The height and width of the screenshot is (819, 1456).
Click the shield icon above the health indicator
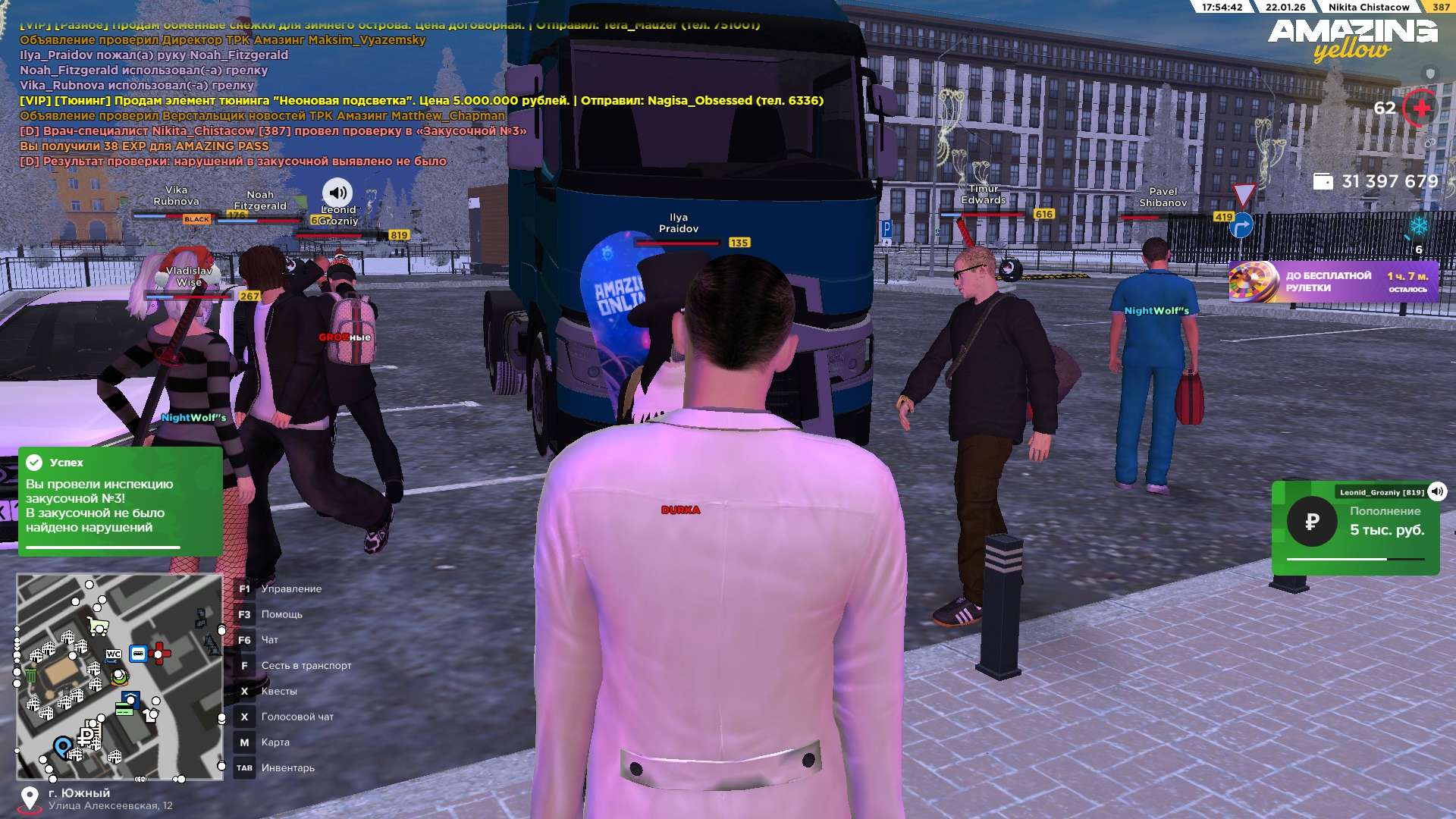[1430, 74]
